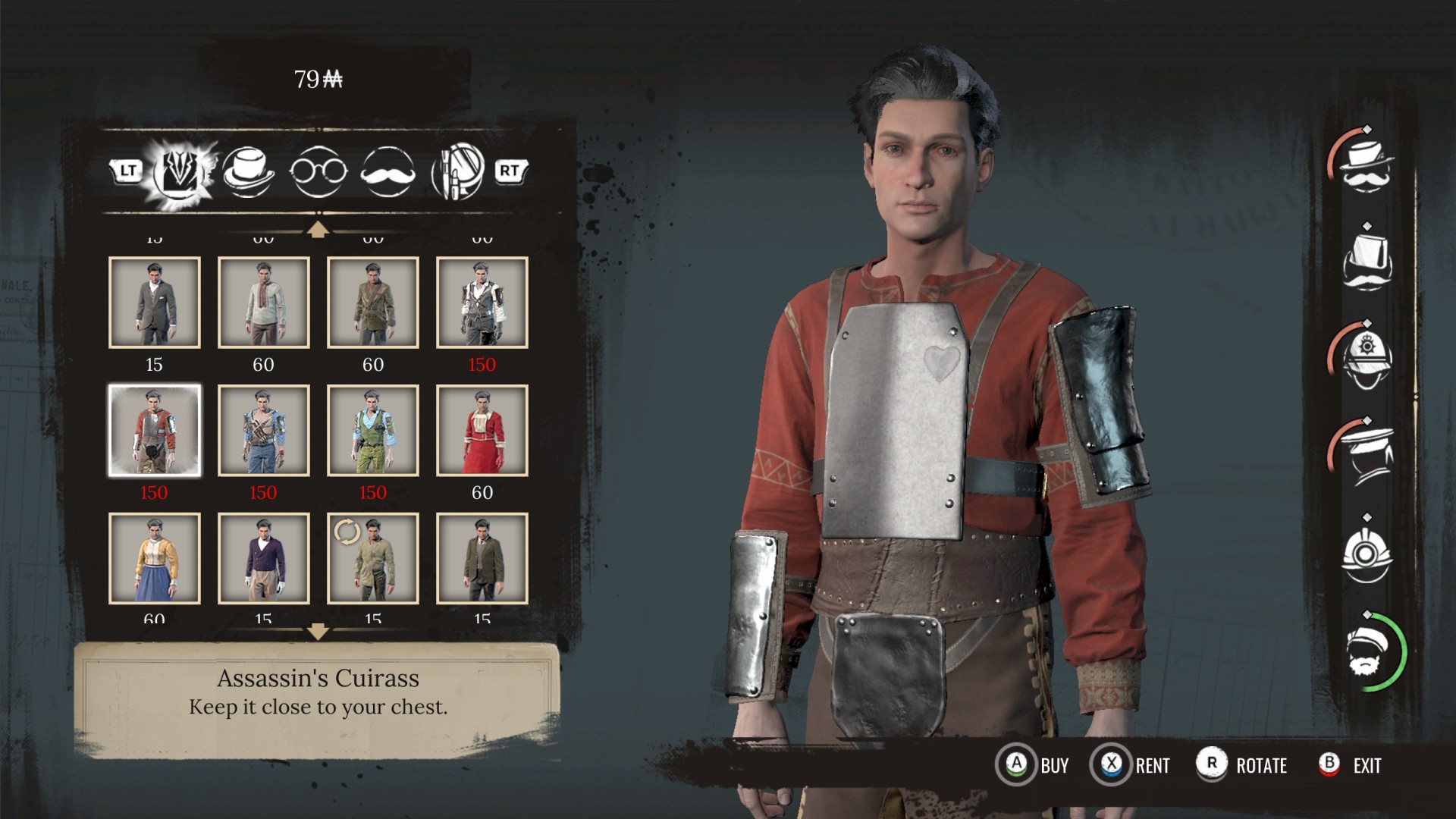Viewport: 1456px width, 819px height.
Task: Select the purple jacket outfit
Action: [264, 559]
